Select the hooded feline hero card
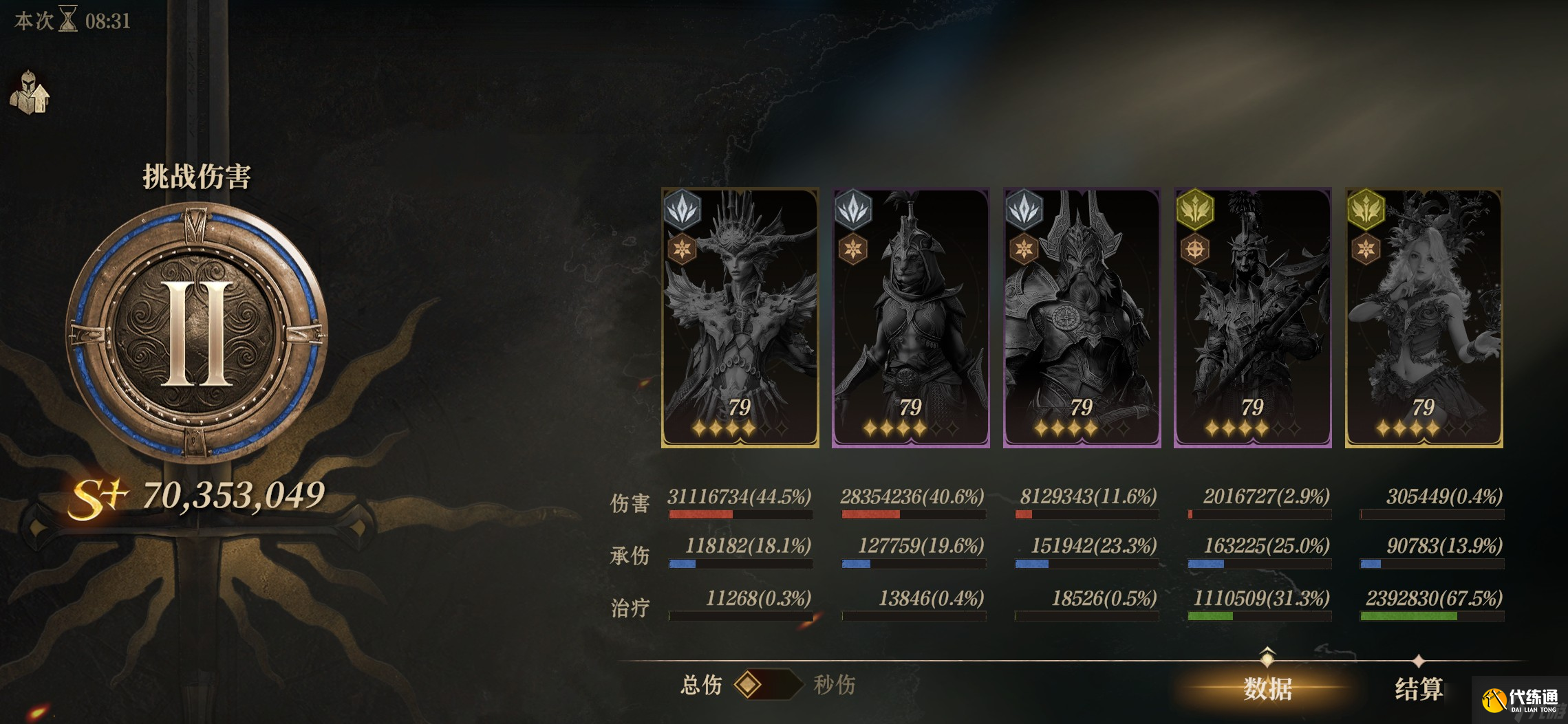 911,318
